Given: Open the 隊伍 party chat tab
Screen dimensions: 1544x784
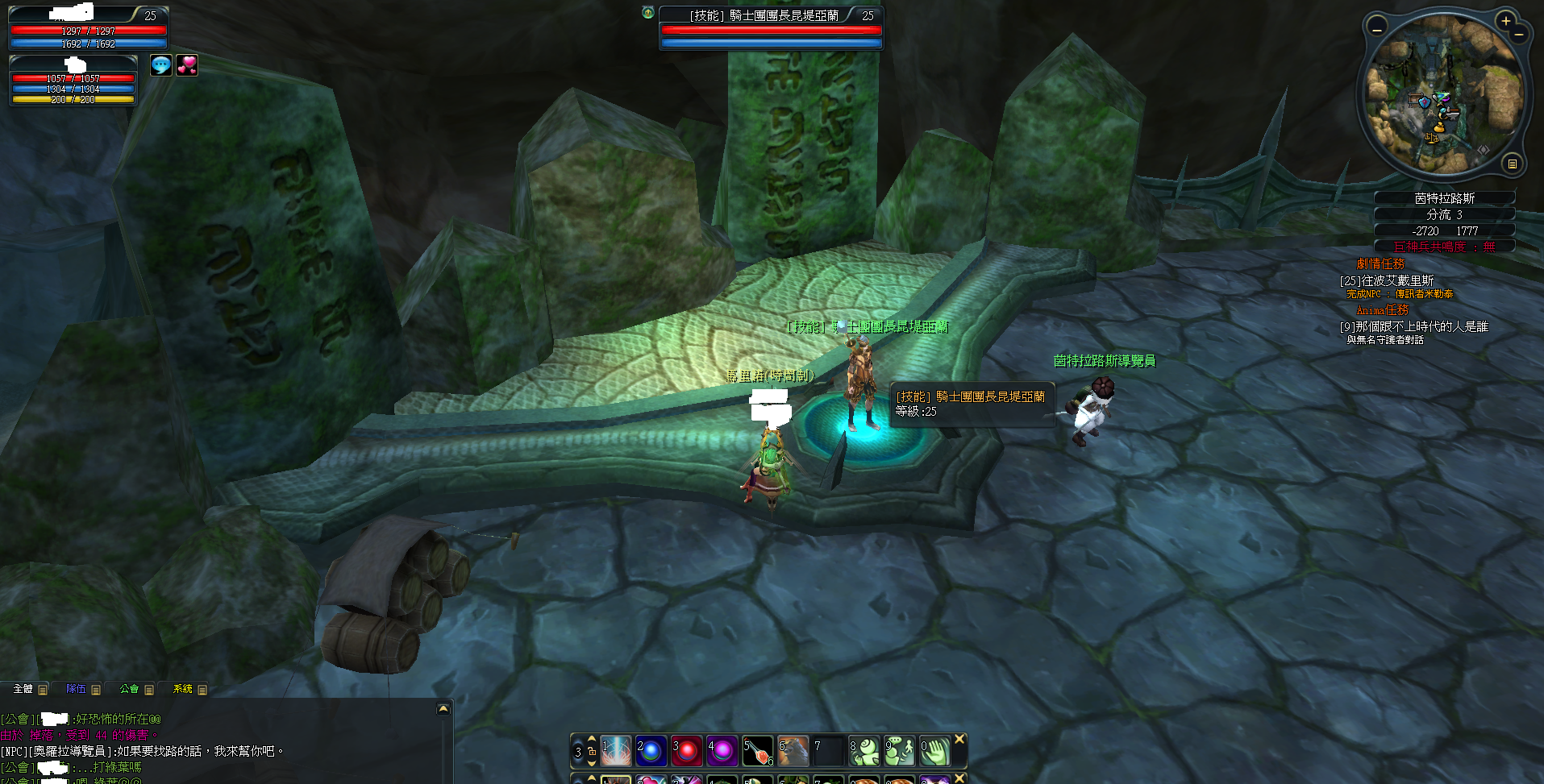Looking at the screenshot, I should (x=76, y=689).
